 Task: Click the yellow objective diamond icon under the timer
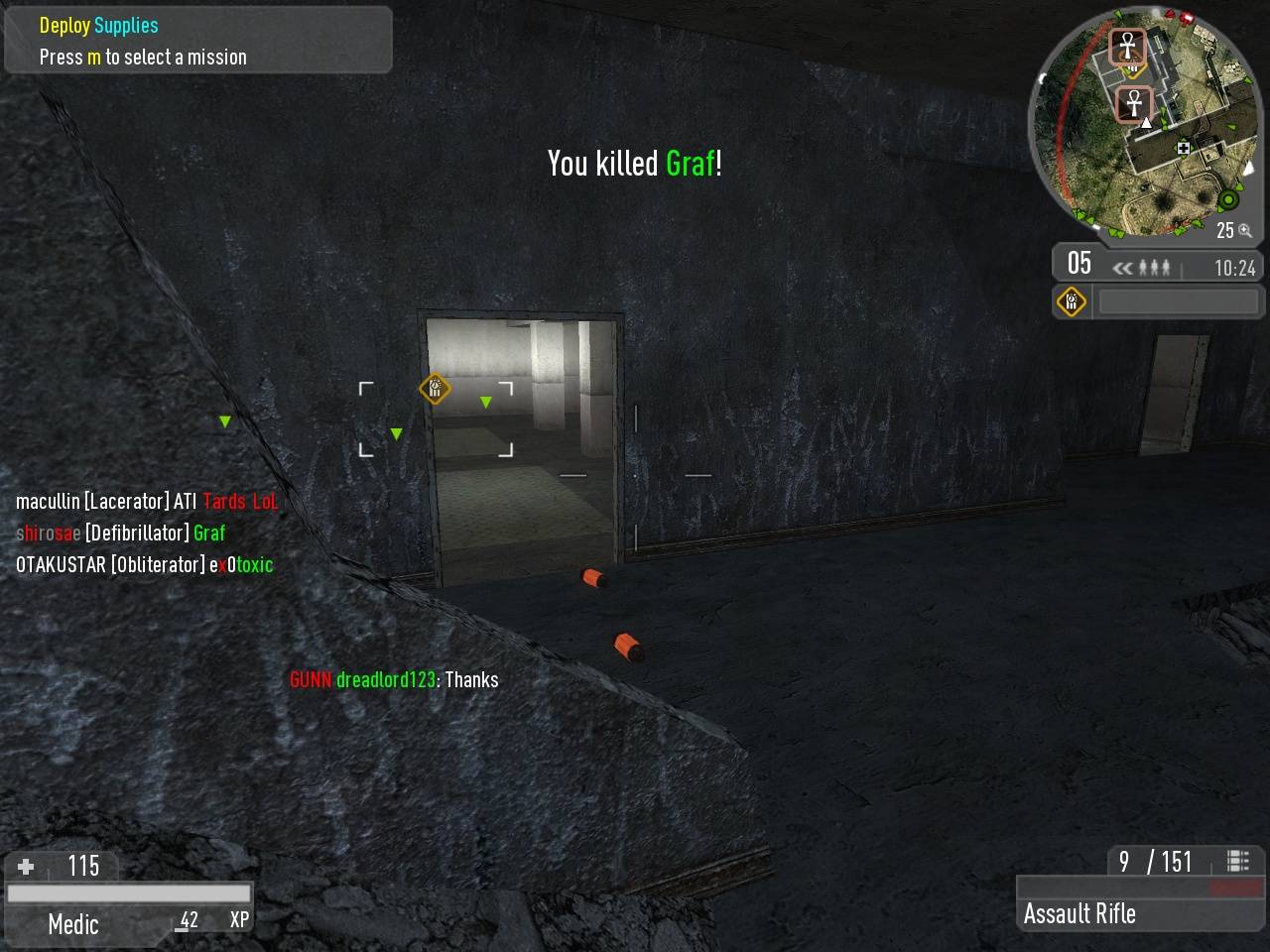click(1072, 301)
